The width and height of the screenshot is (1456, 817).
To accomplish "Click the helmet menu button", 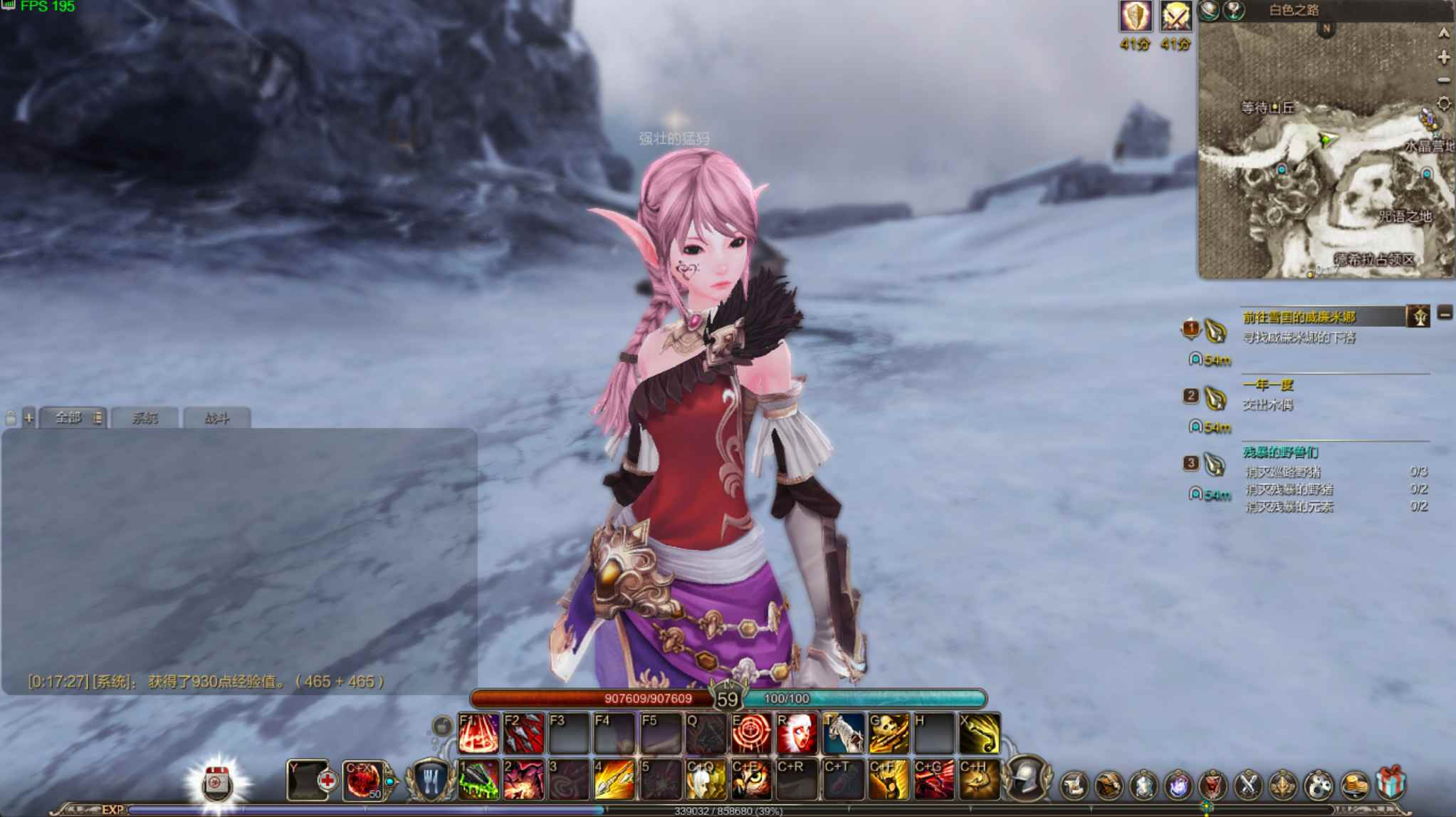I will point(1027,778).
